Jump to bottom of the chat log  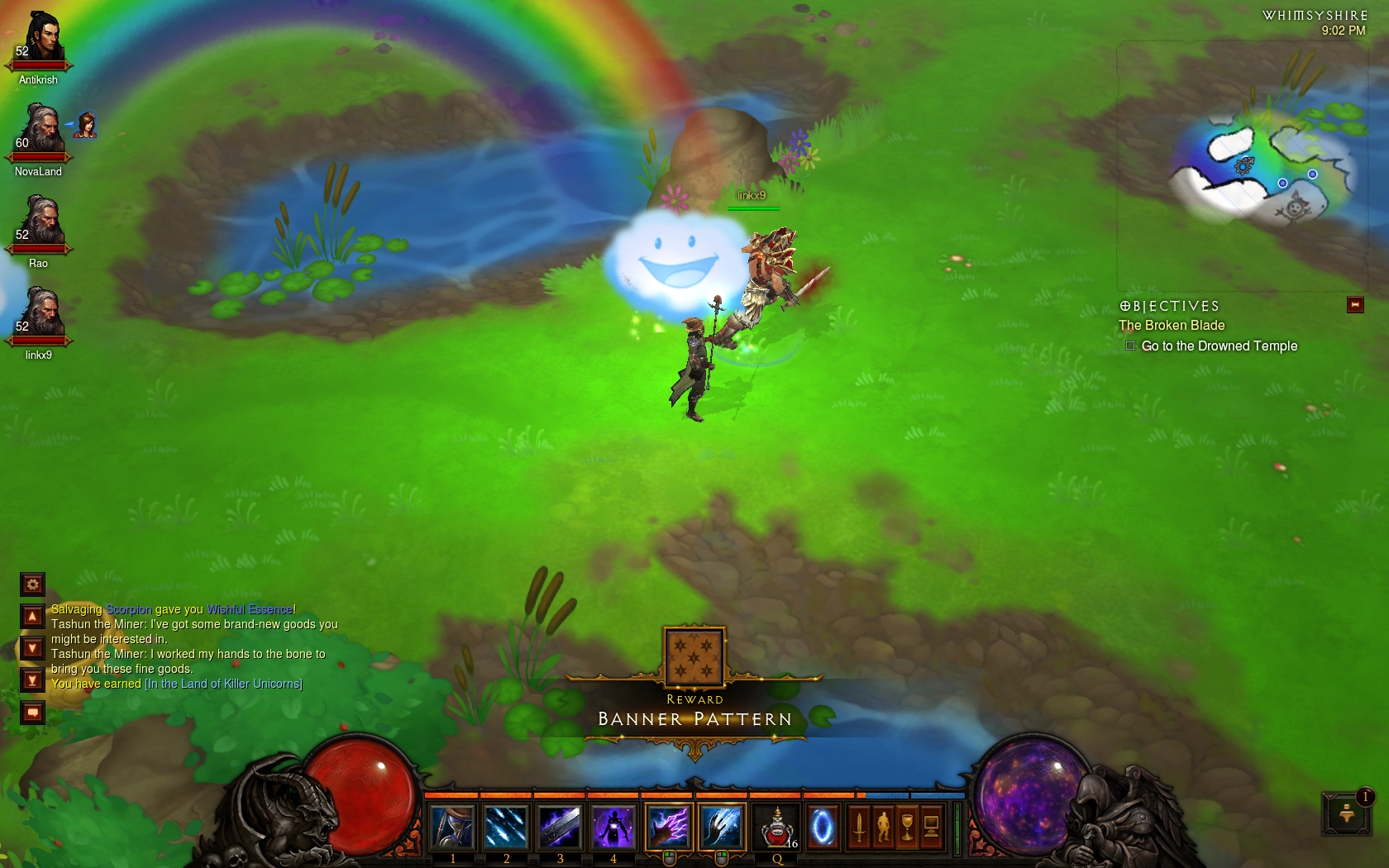coord(32,680)
